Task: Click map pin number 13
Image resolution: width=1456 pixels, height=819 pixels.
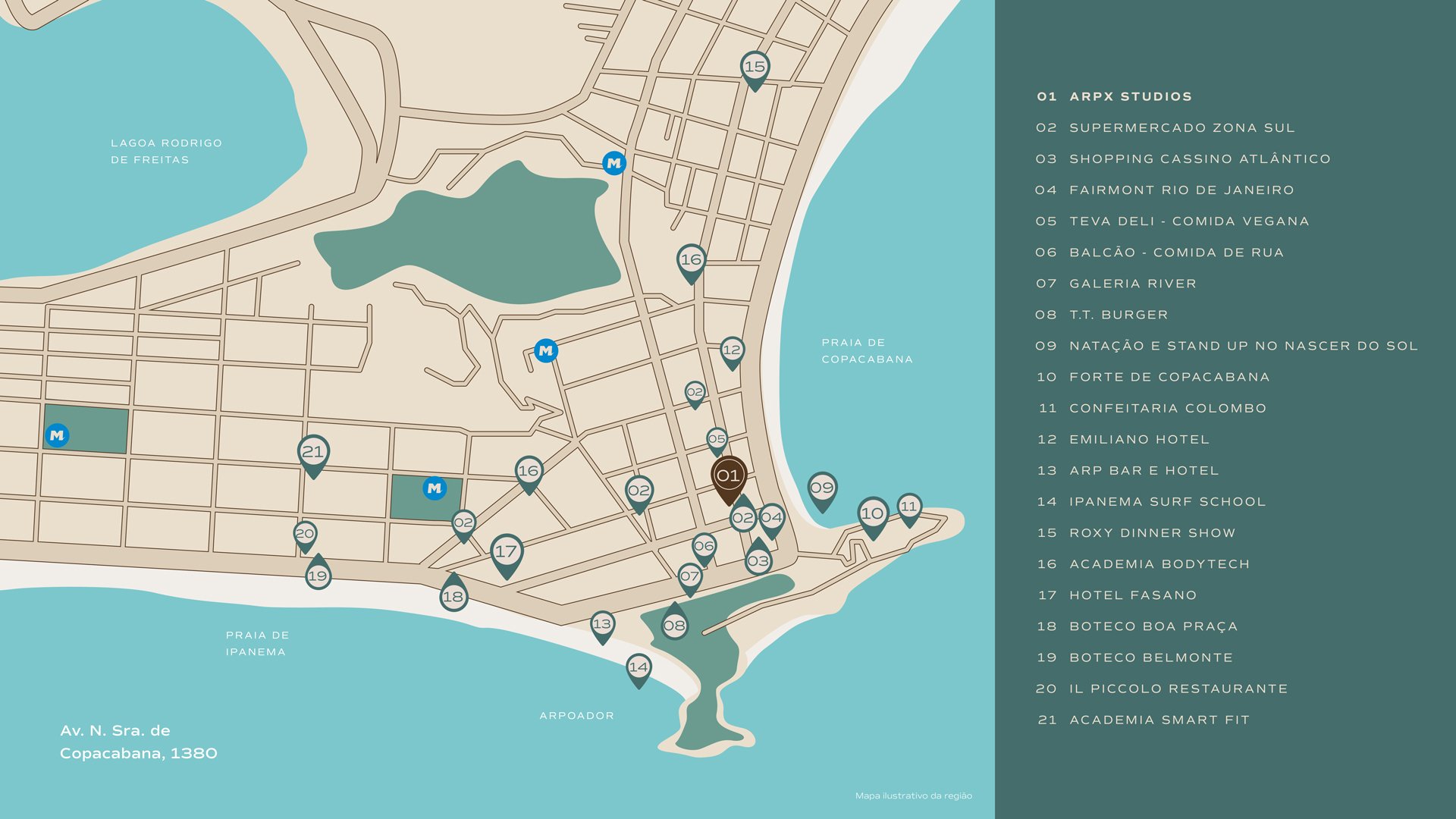Action: point(602,624)
